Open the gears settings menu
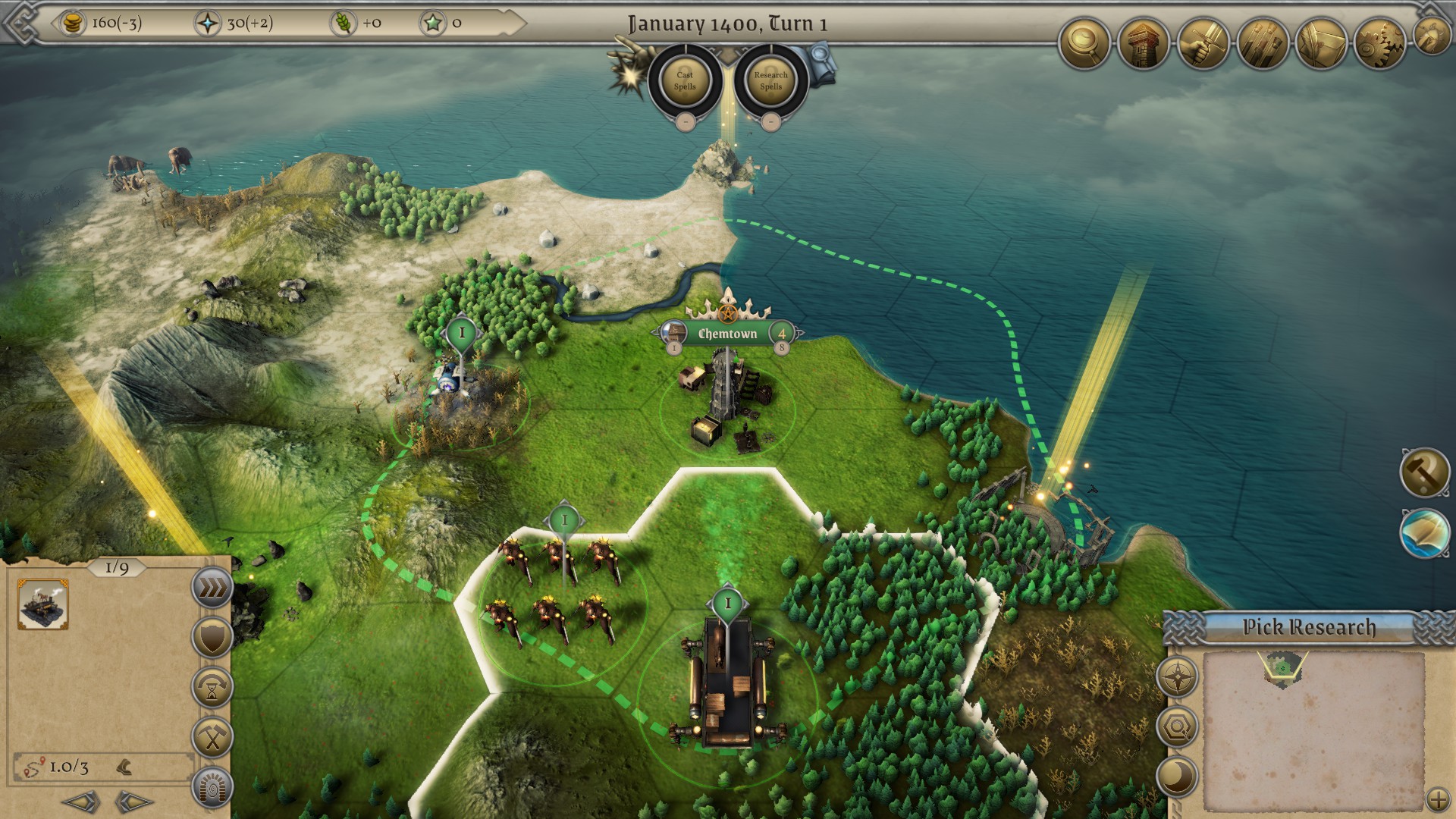This screenshot has width=1456, height=819. click(x=1379, y=45)
